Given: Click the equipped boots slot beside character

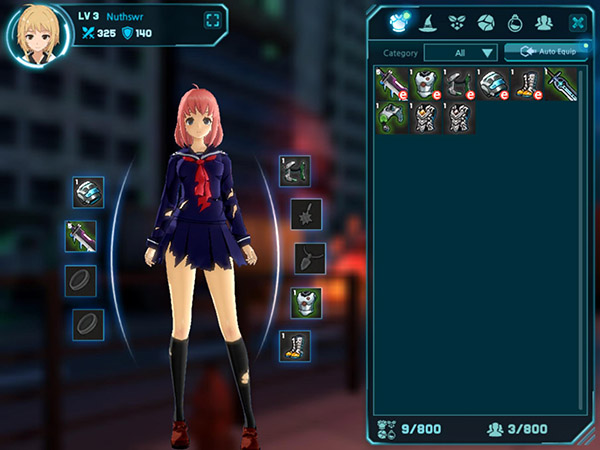Looking at the screenshot, I should [x=294, y=346].
